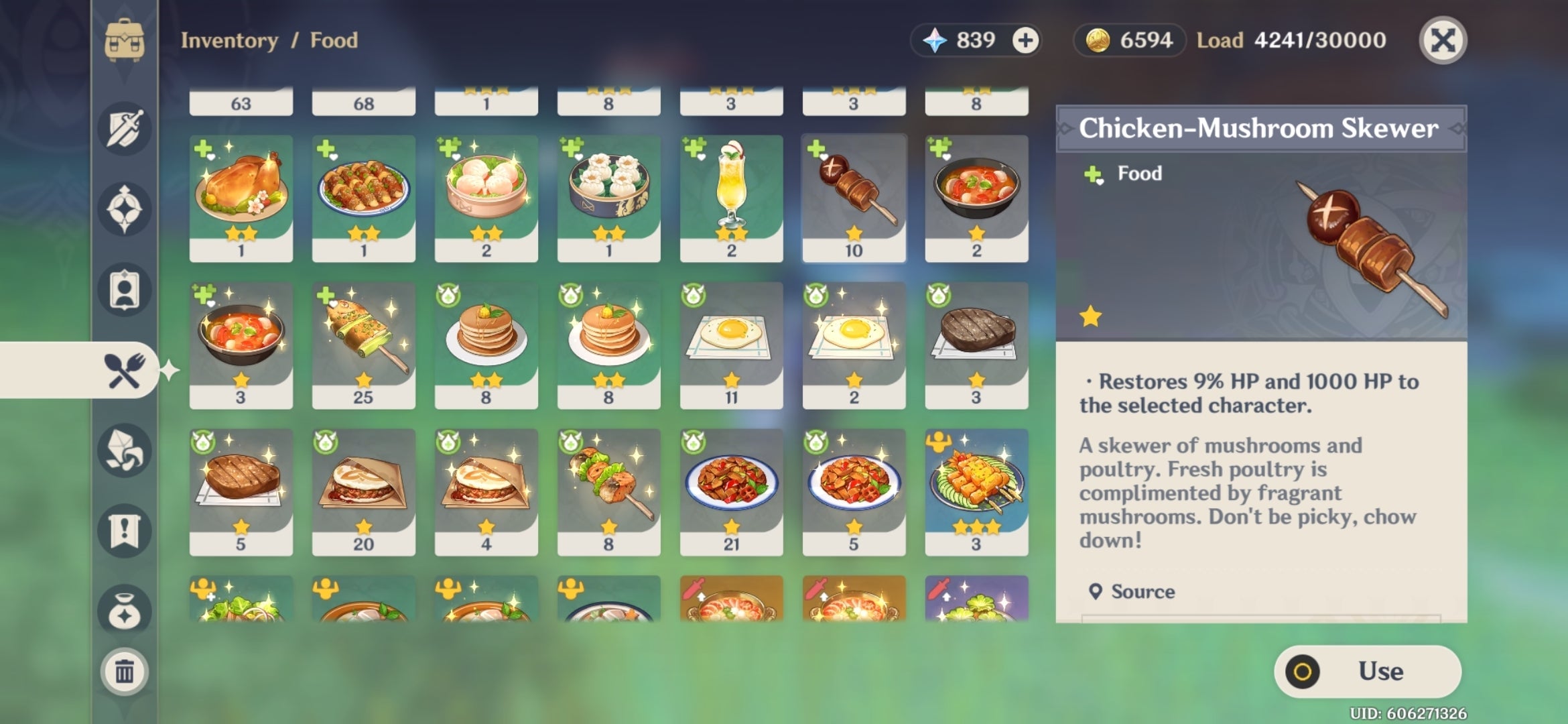Open the backpack inventory icon
This screenshot has height=724, width=1568.
pyautogui.click(x=124, y=40)
